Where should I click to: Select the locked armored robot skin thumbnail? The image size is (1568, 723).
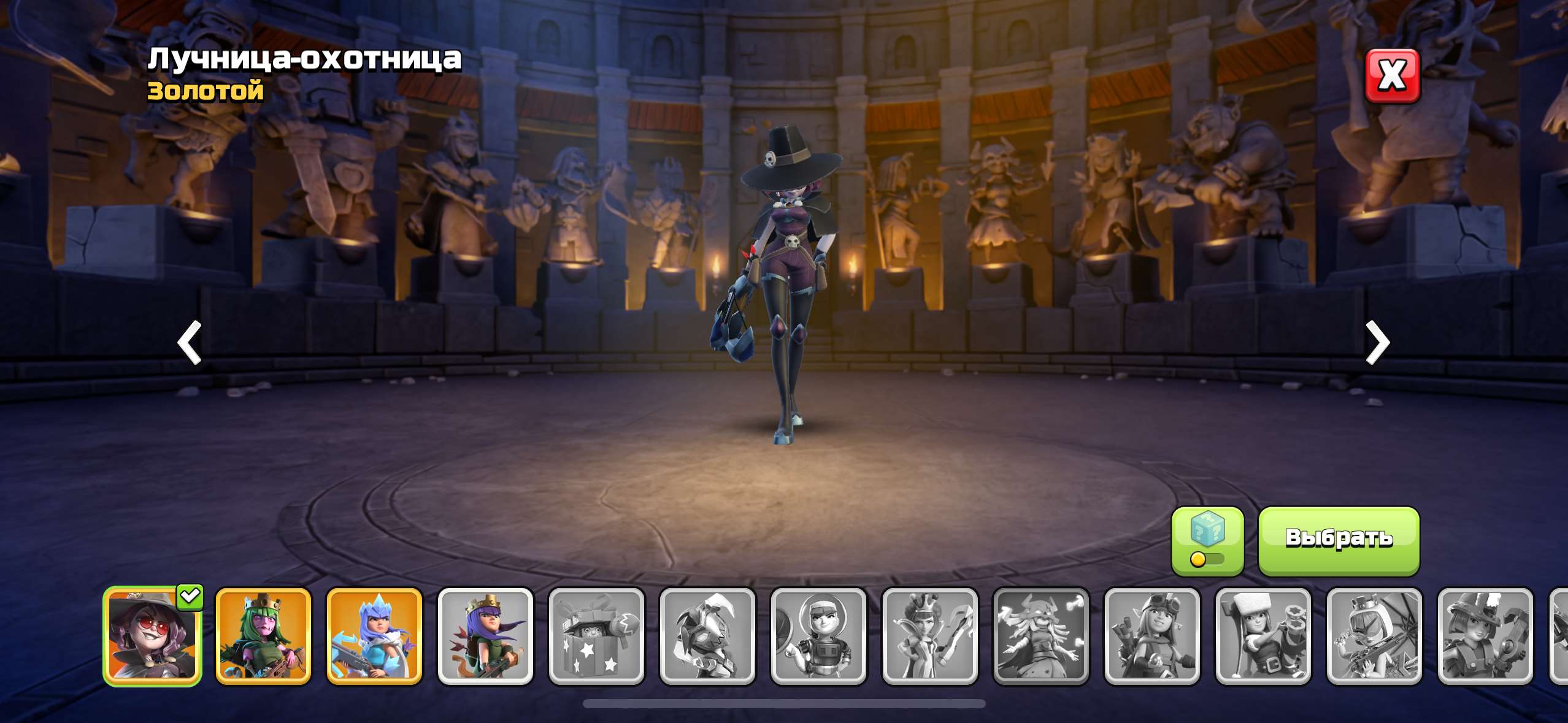pos(707,636)
